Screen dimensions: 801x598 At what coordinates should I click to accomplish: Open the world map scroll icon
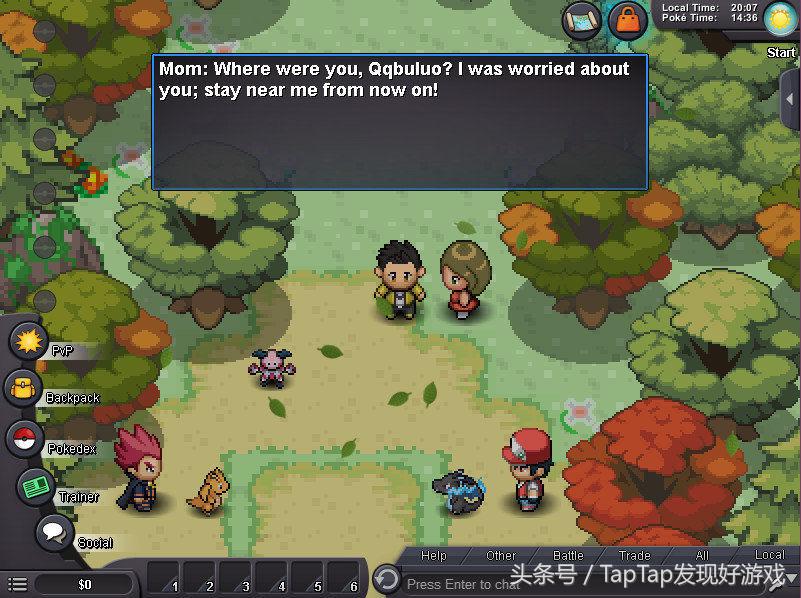pyautogui.click(x=581, y=21)
